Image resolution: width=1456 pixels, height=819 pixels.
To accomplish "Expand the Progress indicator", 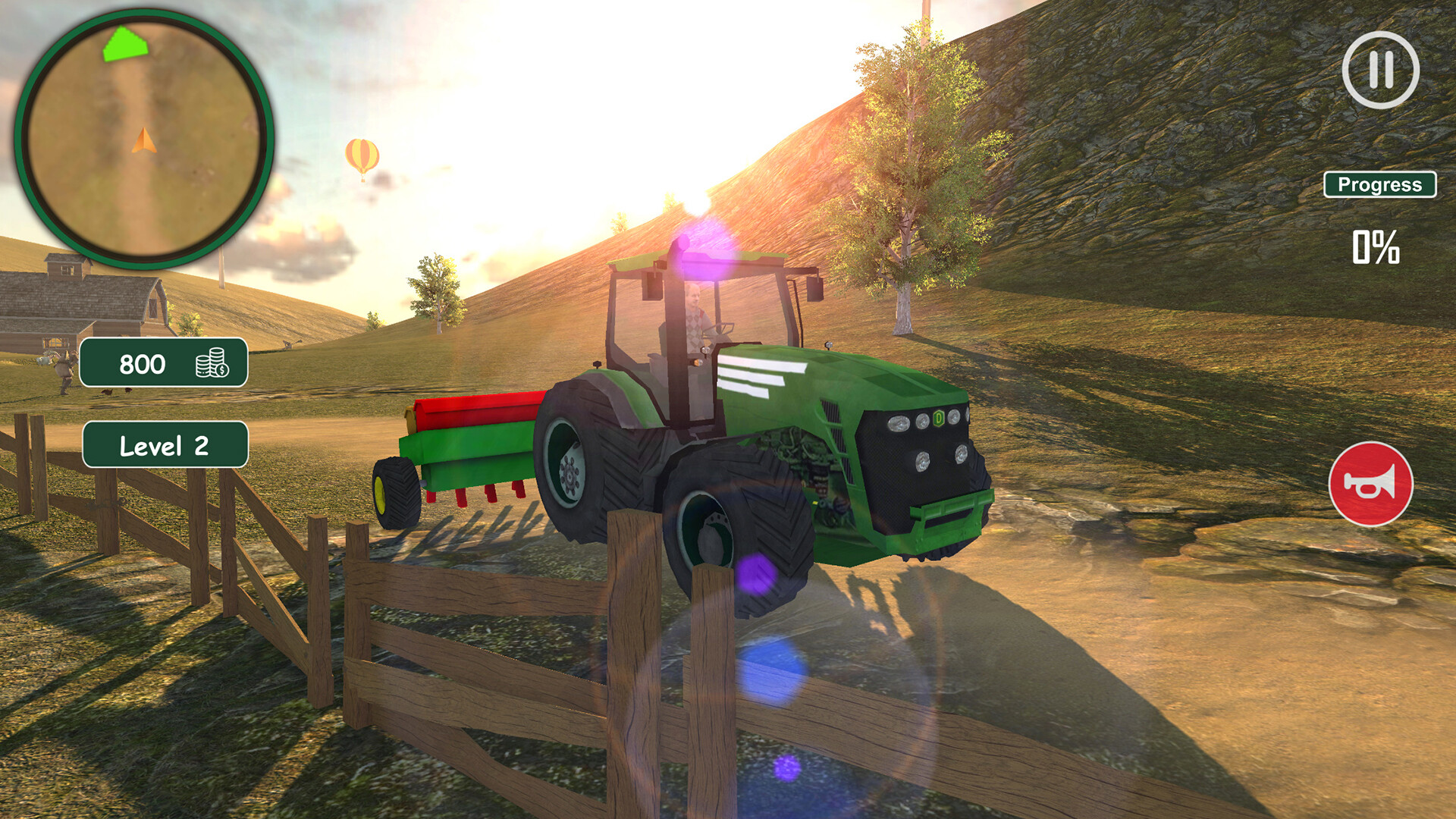I will (x=1381, y=183).
